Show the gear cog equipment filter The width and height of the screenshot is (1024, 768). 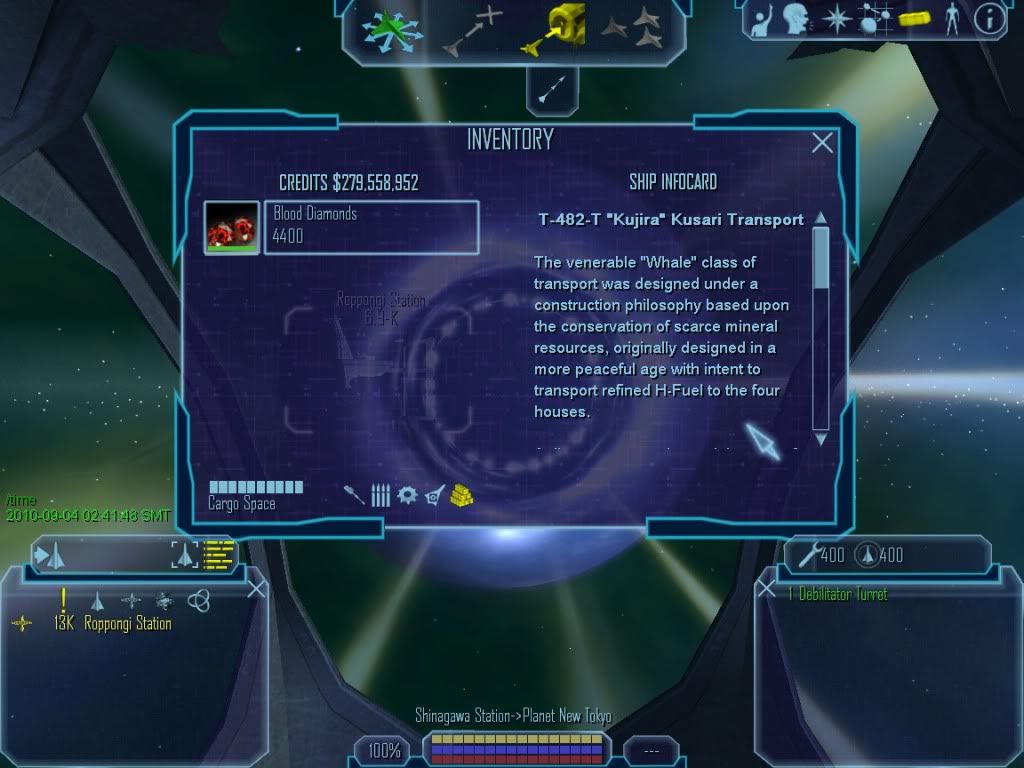407,494
